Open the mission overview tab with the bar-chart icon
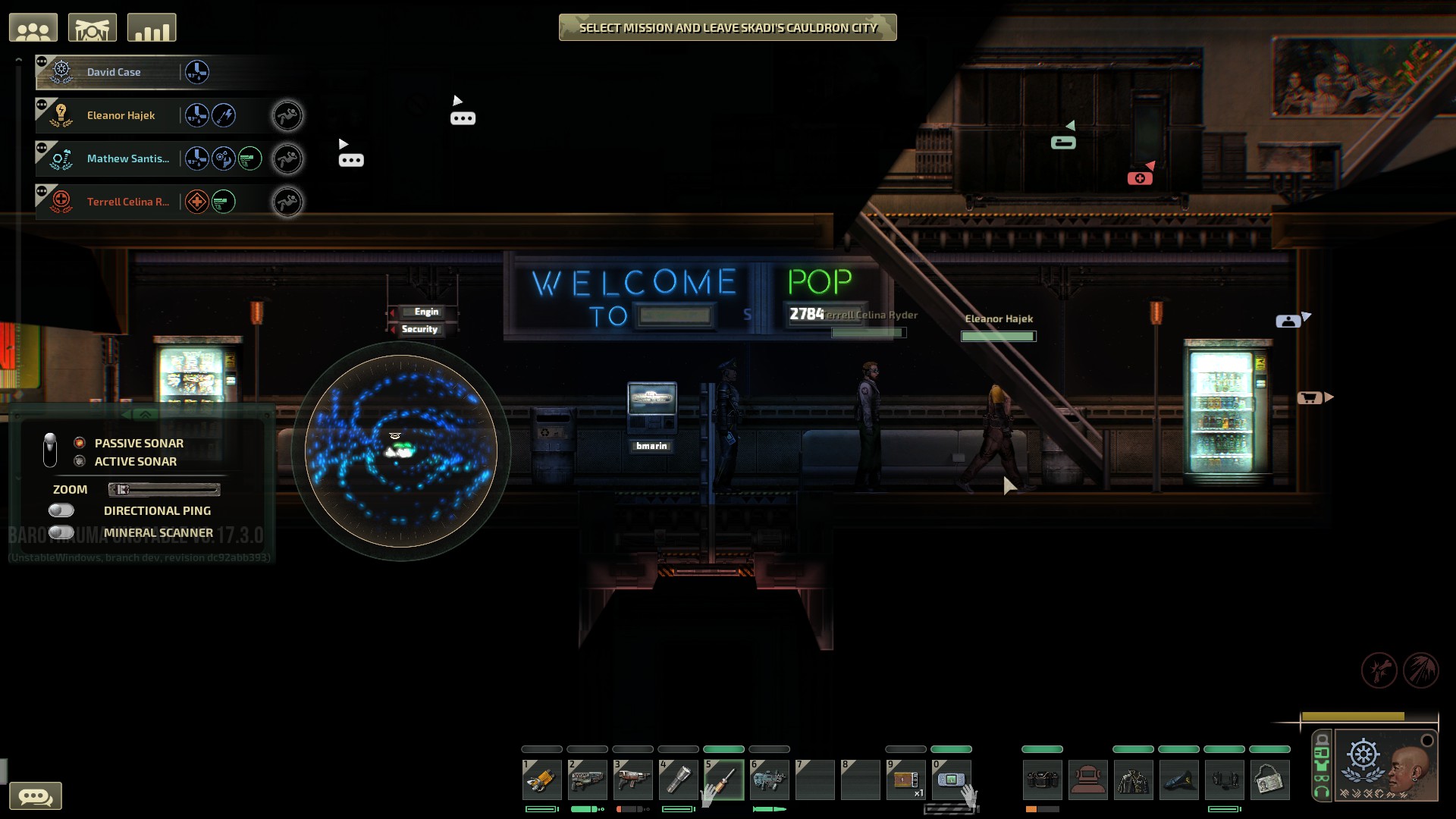The image size is (1456, 819). click(x=152, y=27)
